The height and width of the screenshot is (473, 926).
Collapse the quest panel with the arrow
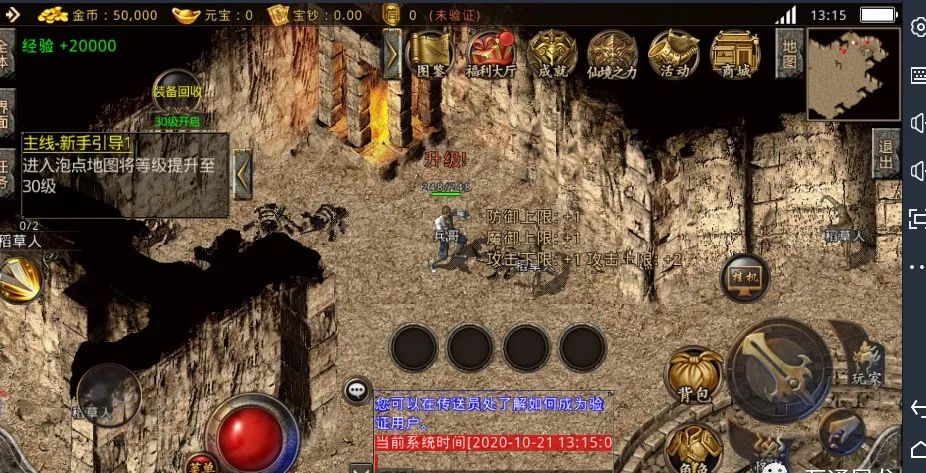pyautogui.click(x=241, y=174)
